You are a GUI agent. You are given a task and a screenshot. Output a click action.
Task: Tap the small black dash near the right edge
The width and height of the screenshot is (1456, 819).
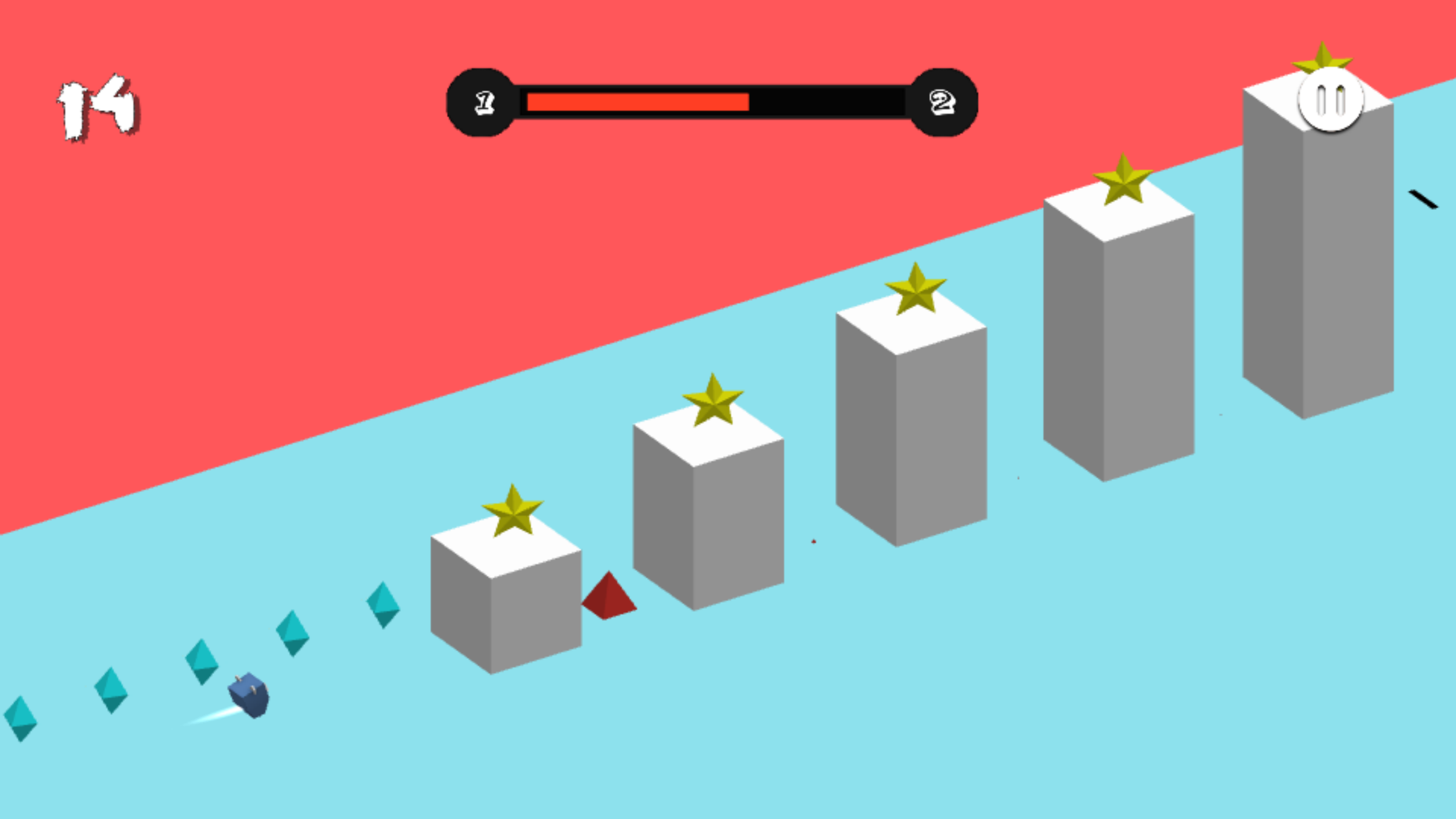coord(1423,199)
